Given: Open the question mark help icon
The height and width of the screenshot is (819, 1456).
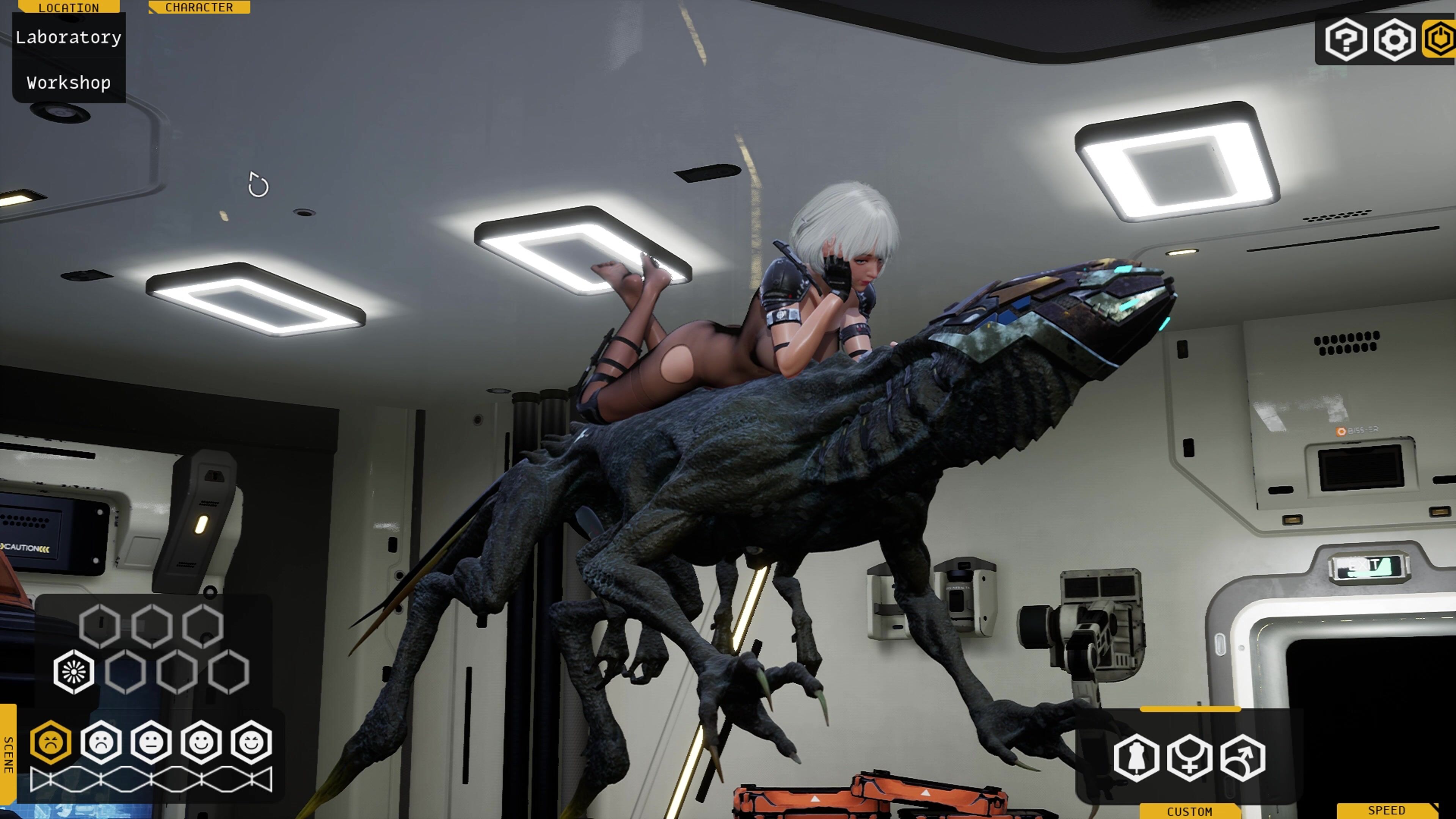Looking at the screenshot, I should coord(1346,39).
